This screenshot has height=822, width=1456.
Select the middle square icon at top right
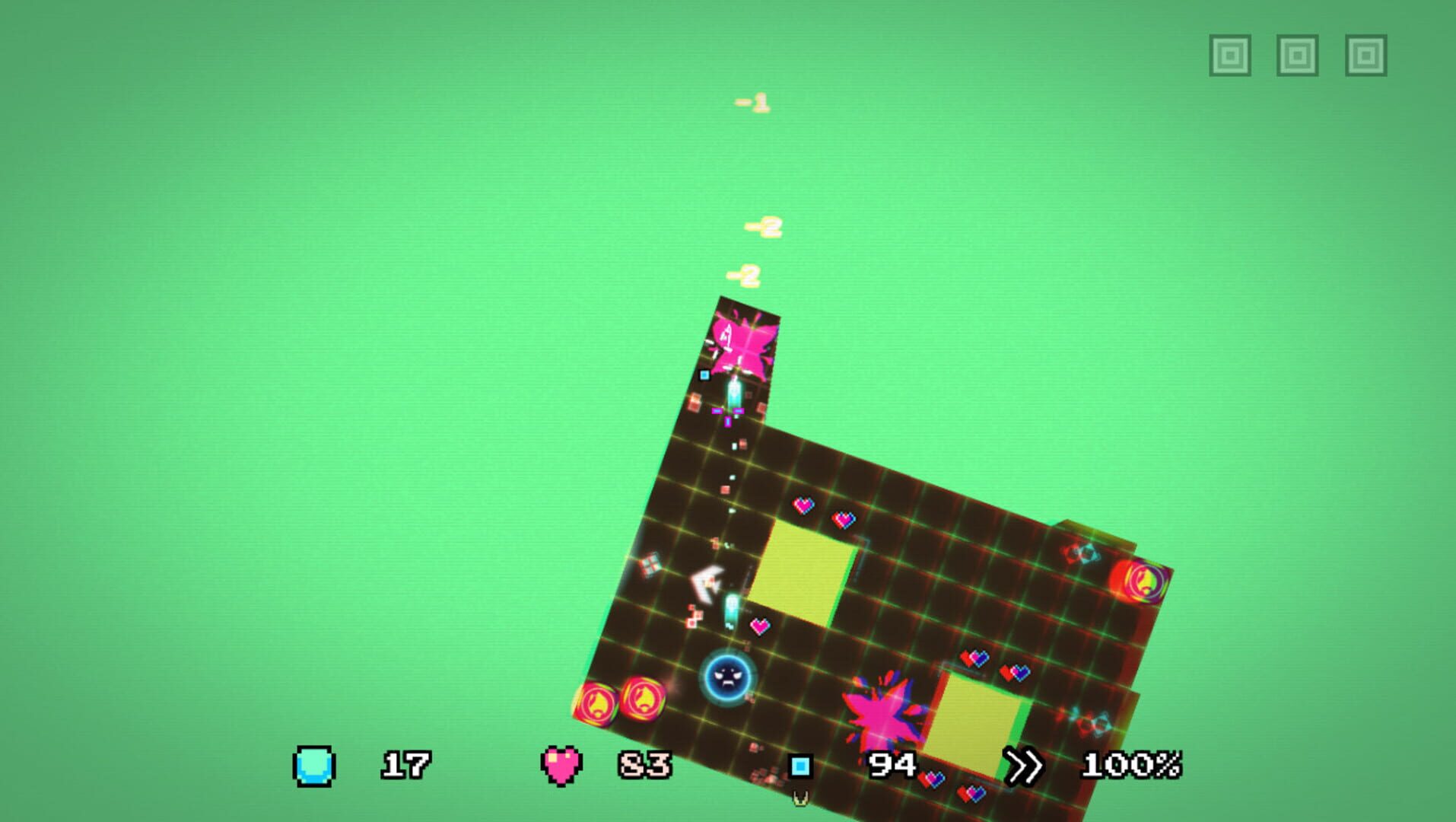(1298, 53)
